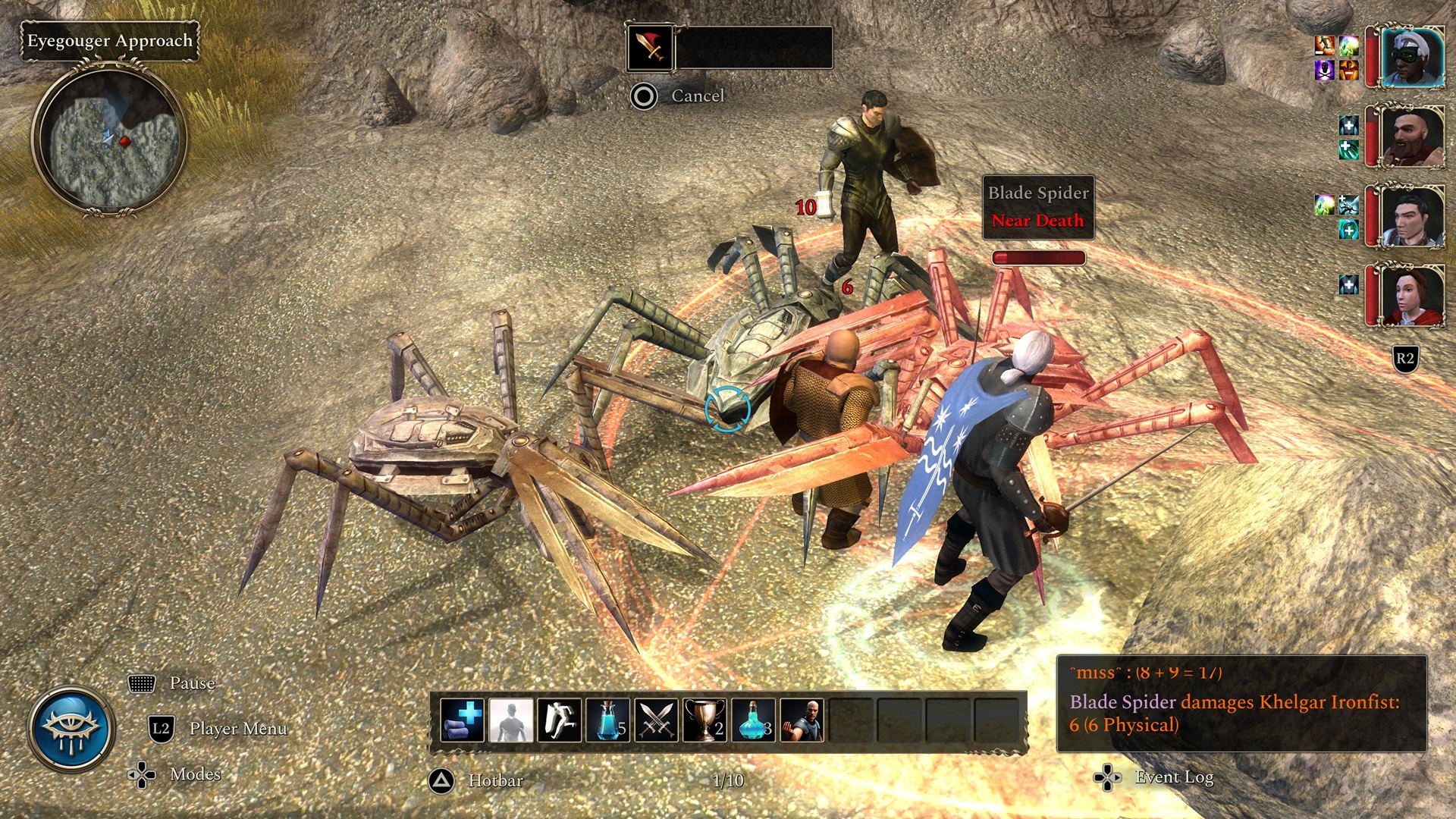Image resolution: width=1456 pixels, height=819 pixels.
Task: Click the attack action icon in the top queue
Action: pos(650,47)
